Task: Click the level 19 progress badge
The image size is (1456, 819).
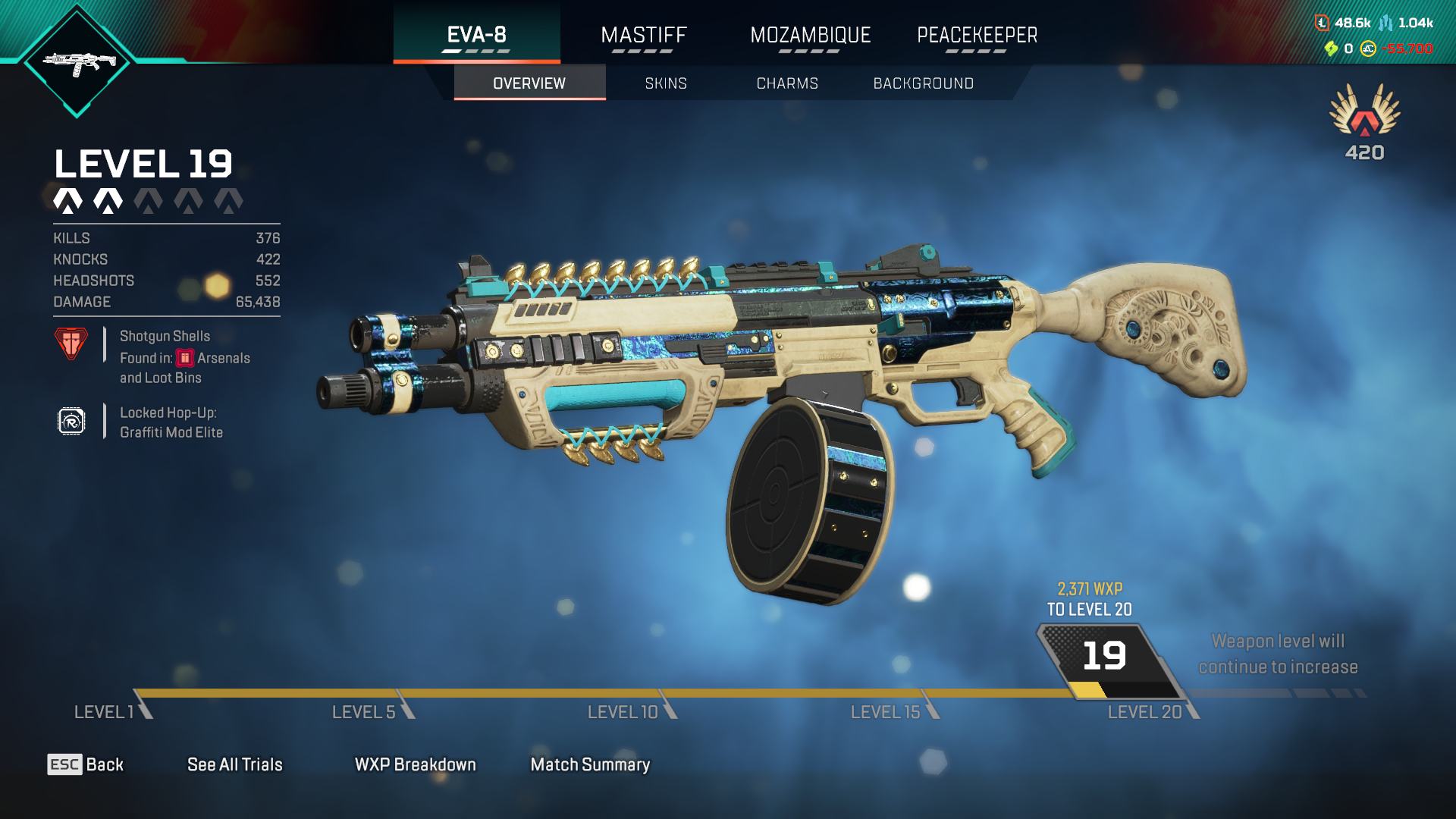Action: [x=1104, y=657]
